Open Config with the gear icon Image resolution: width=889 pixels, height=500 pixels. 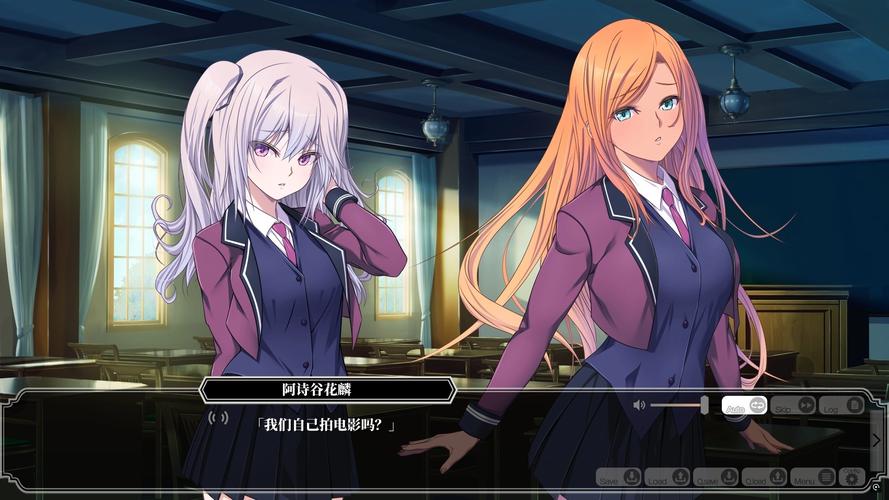click(853, 476)
